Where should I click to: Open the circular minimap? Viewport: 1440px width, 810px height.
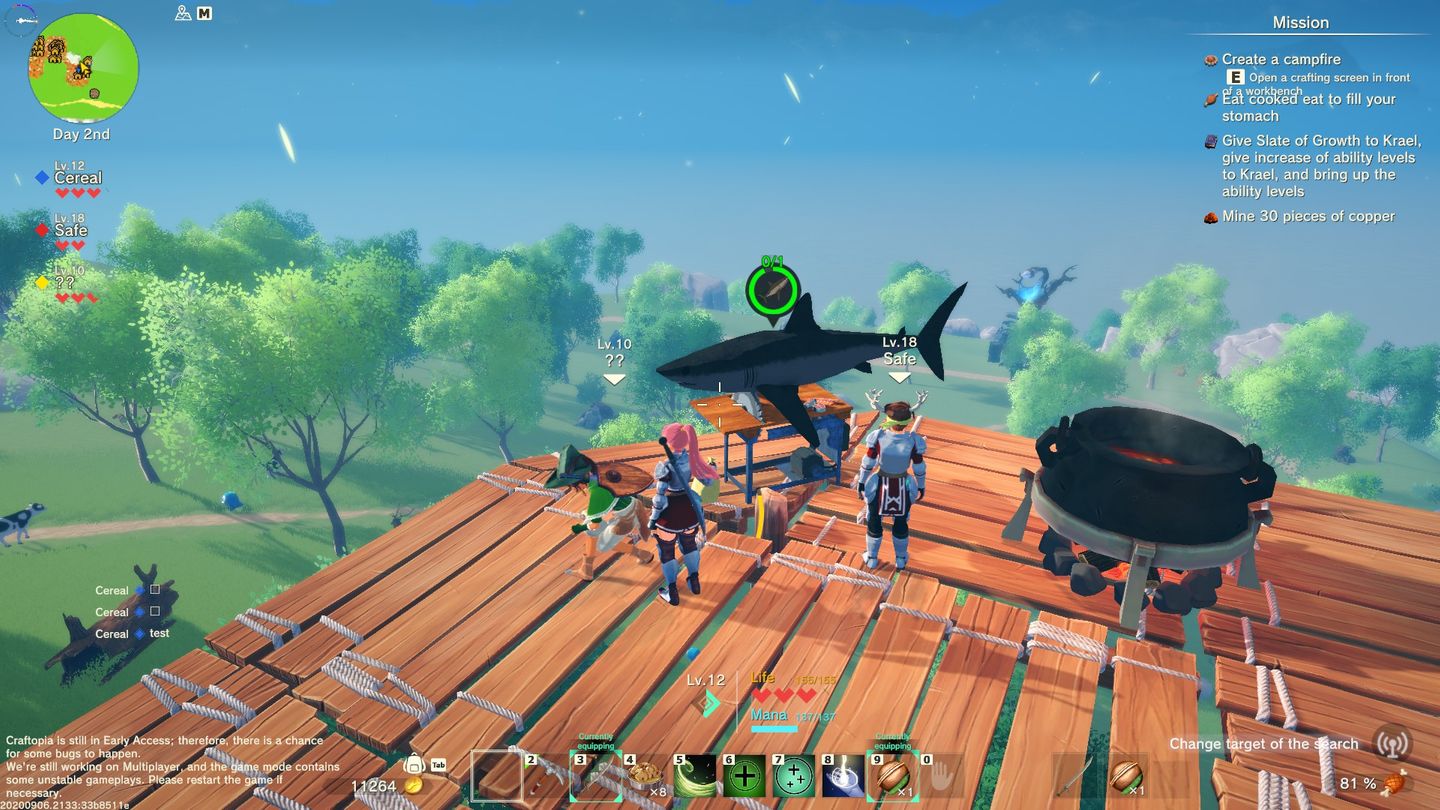click(83, 68)
